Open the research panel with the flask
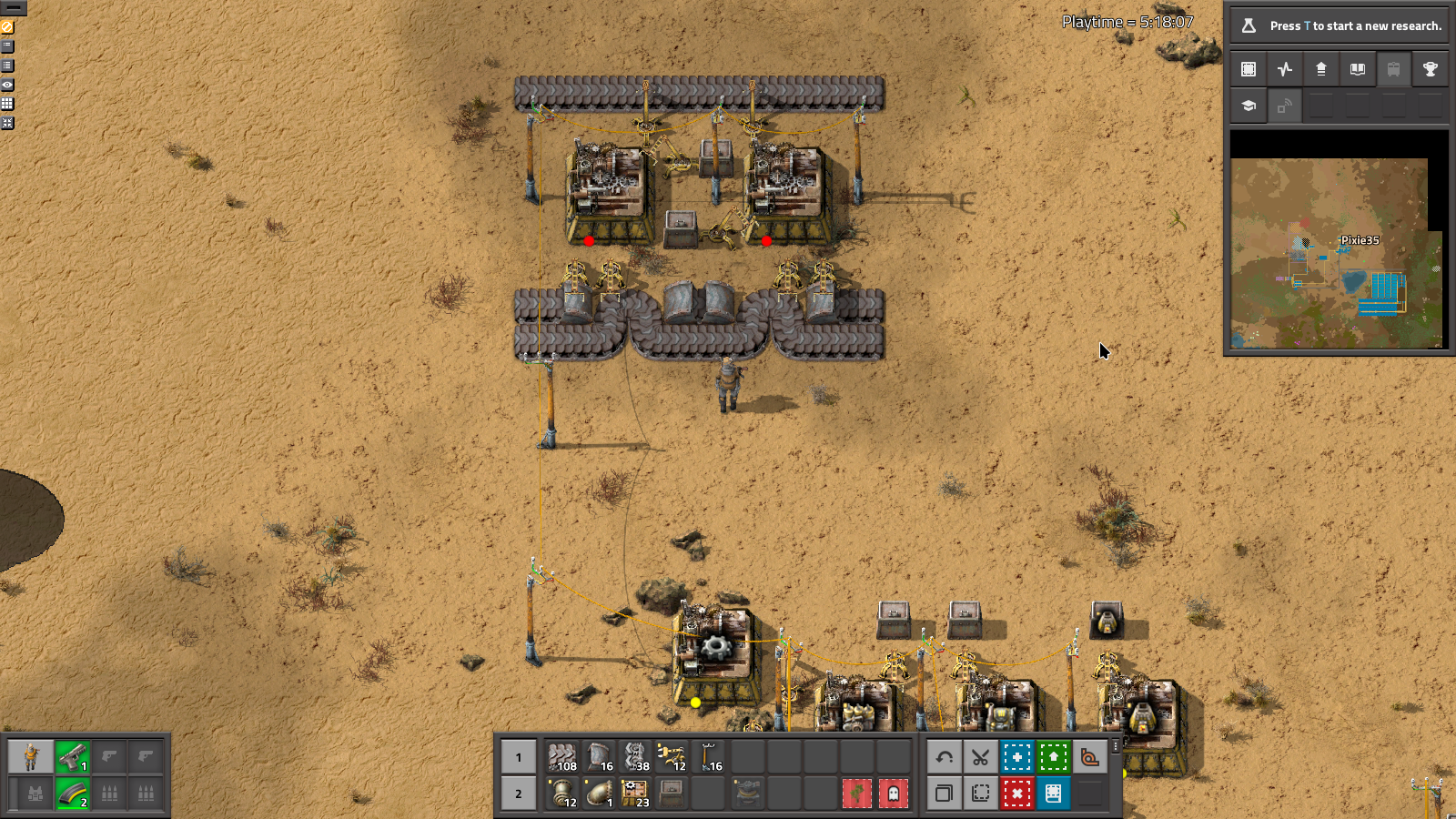This screenshot has height=819, width=1456. coord(1249,25)
